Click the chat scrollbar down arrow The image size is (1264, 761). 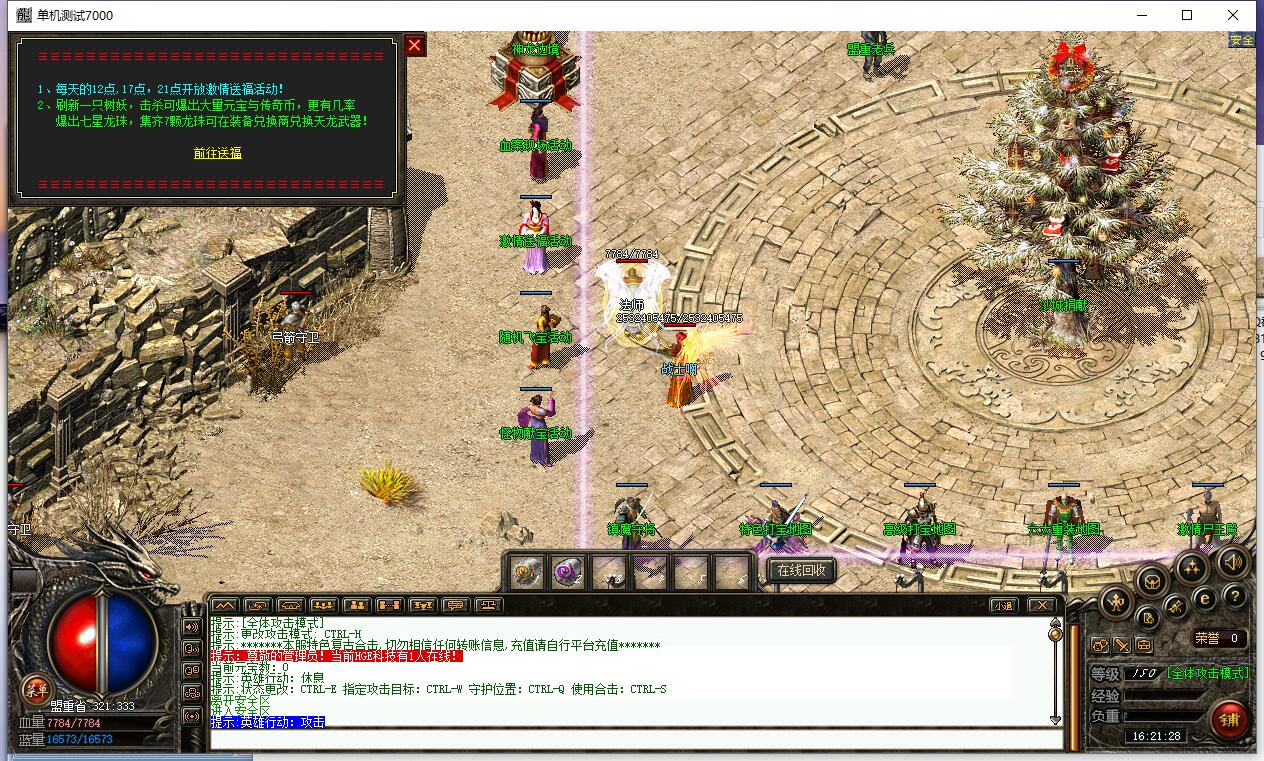tap(1055, 719)
